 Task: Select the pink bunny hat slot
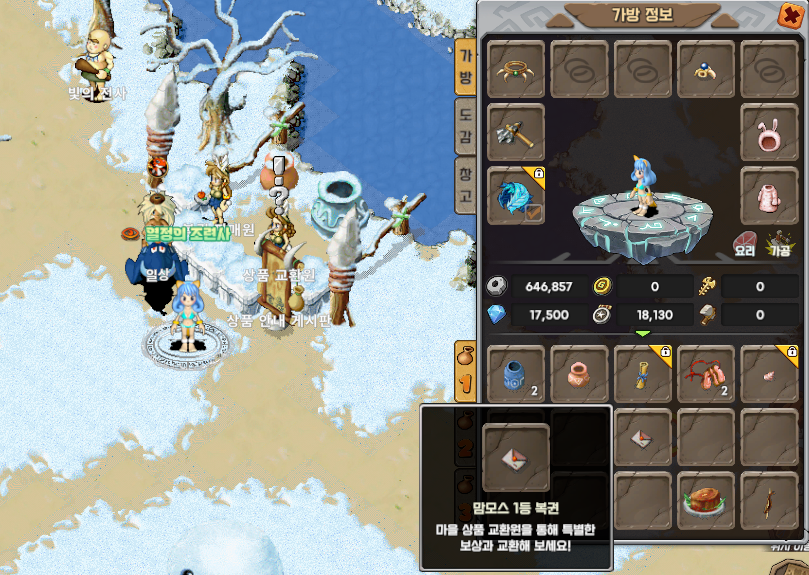tap(769, 131)
